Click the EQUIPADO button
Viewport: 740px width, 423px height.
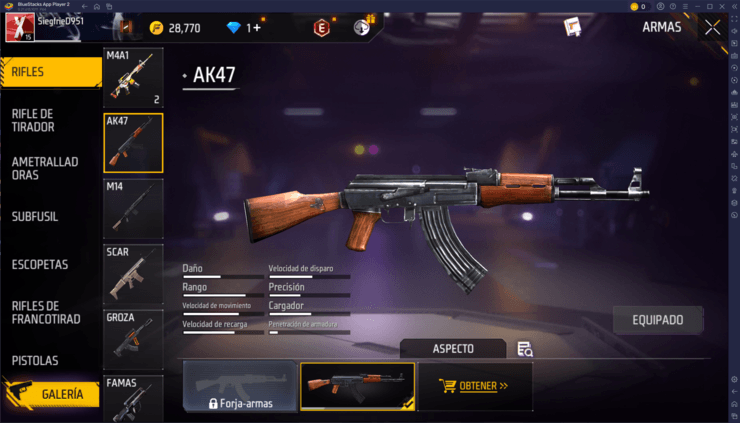click(657, 320)
